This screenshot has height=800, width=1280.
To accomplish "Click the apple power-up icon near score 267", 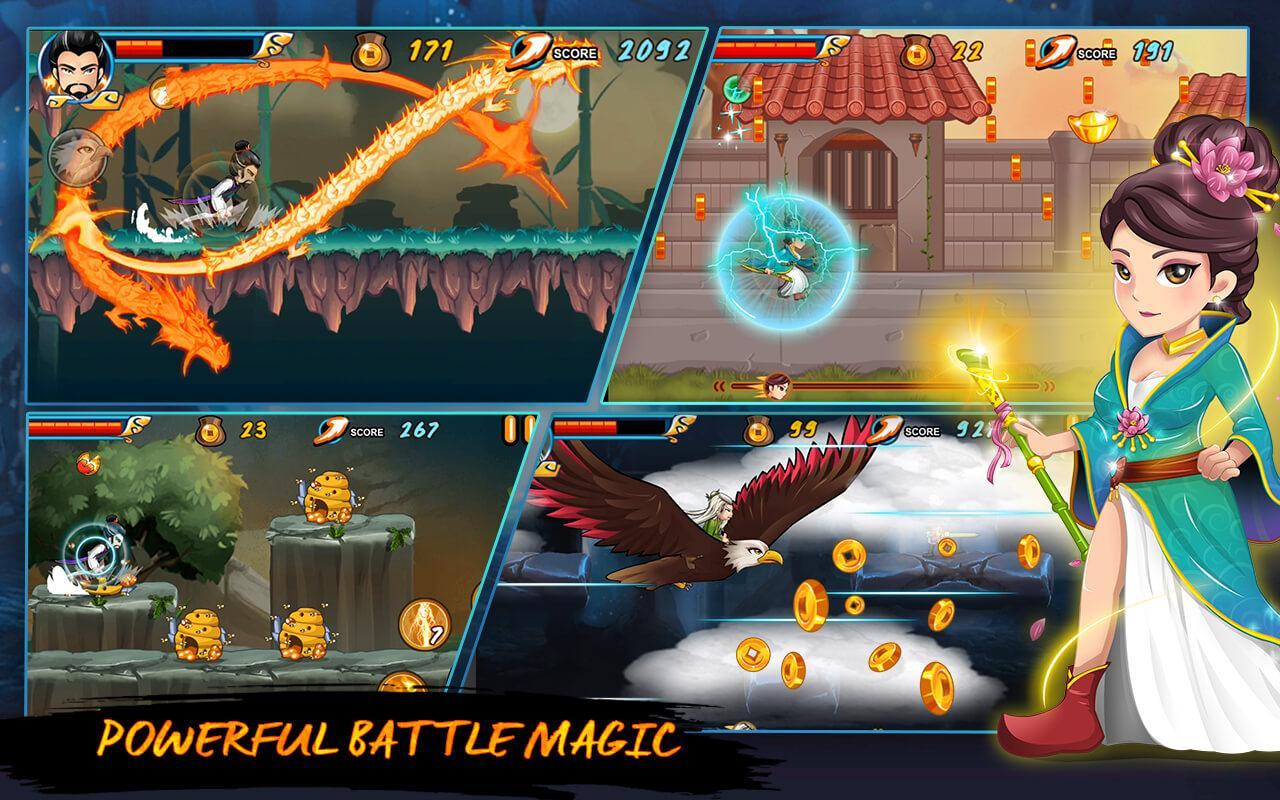I will [x=87, y=462].
